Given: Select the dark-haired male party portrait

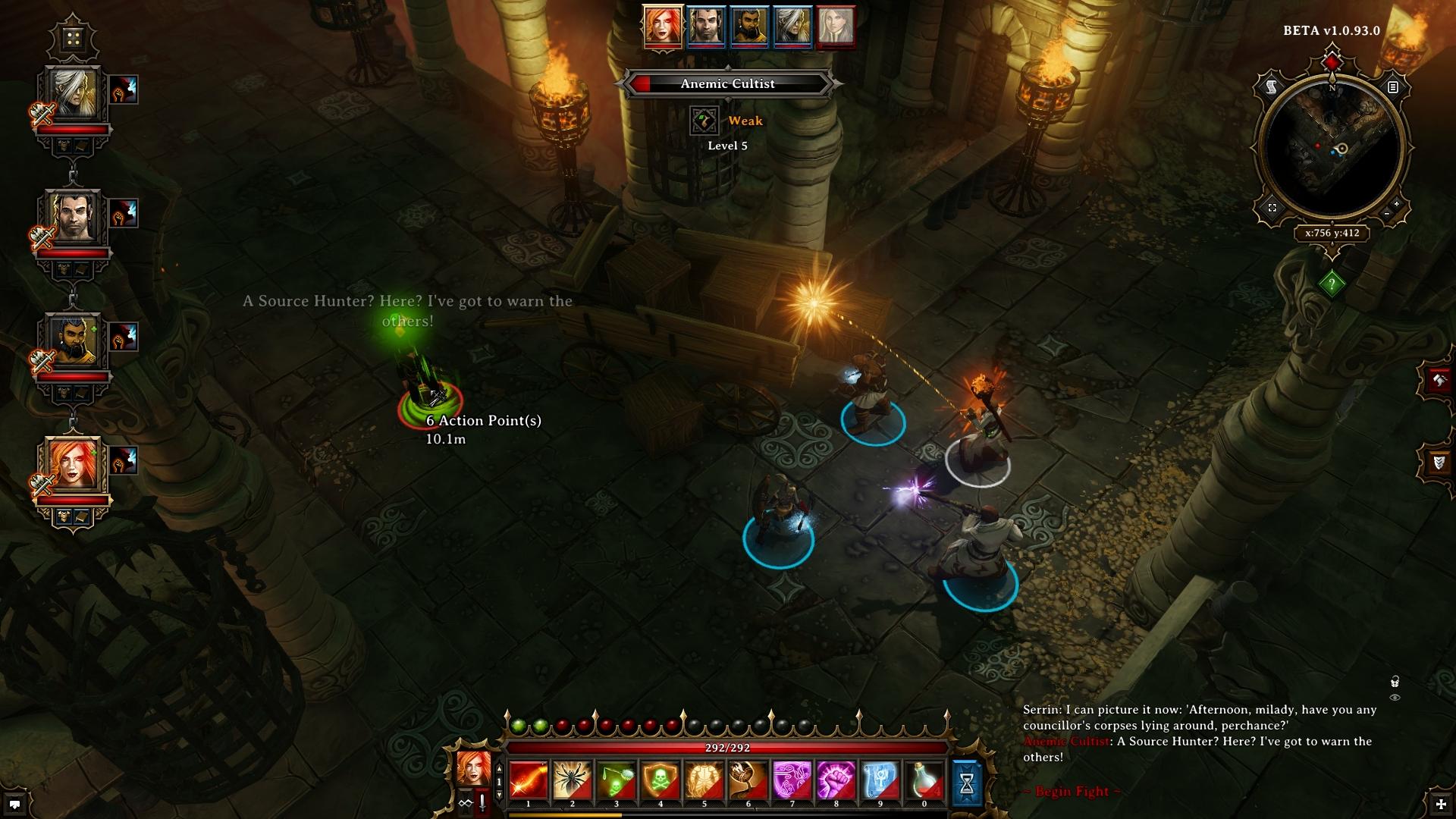Looking at the screenshot, I should (73, 218).
